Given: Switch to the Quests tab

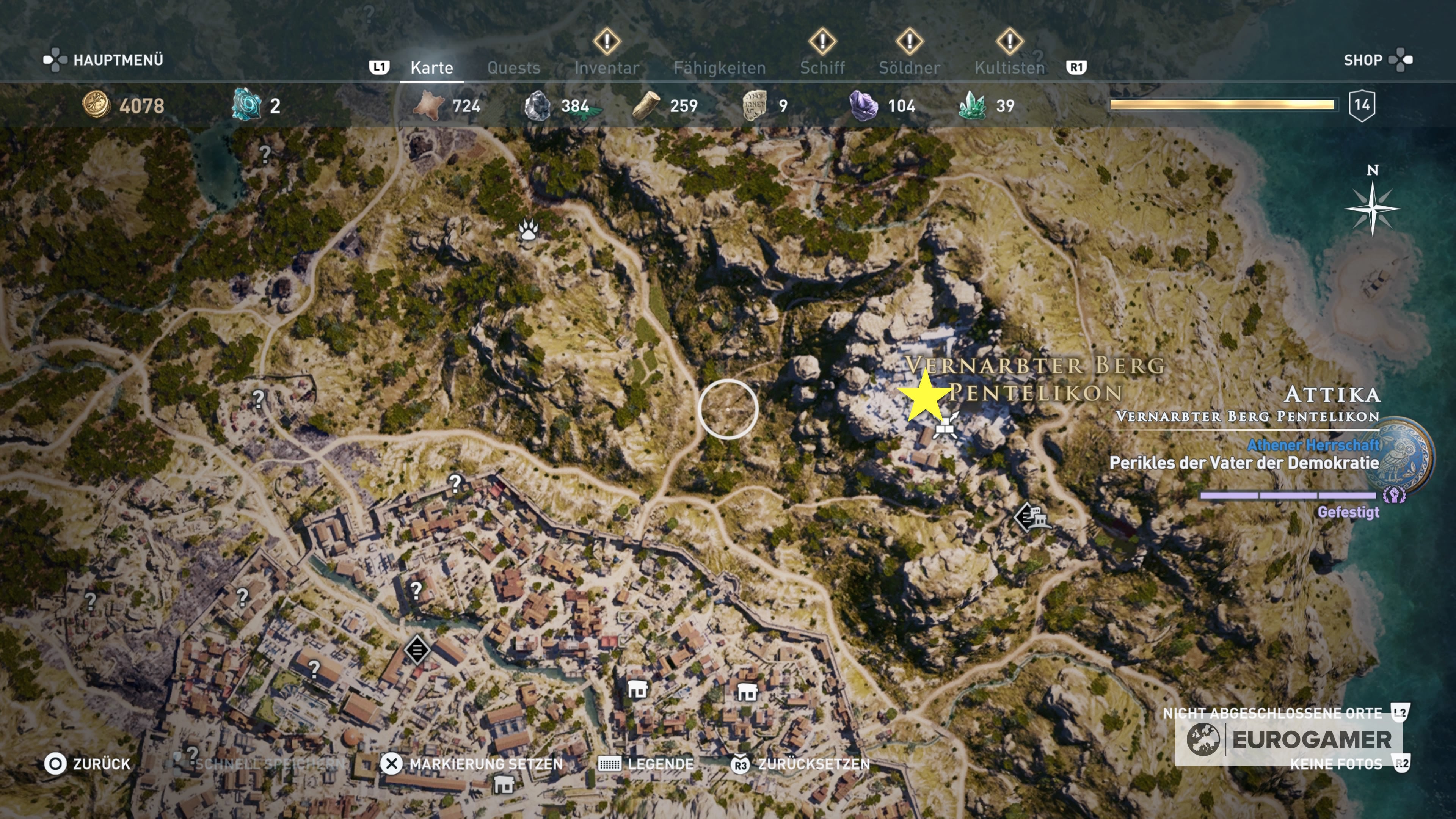Looking at the screenshot, I should [x=514, y=68].
